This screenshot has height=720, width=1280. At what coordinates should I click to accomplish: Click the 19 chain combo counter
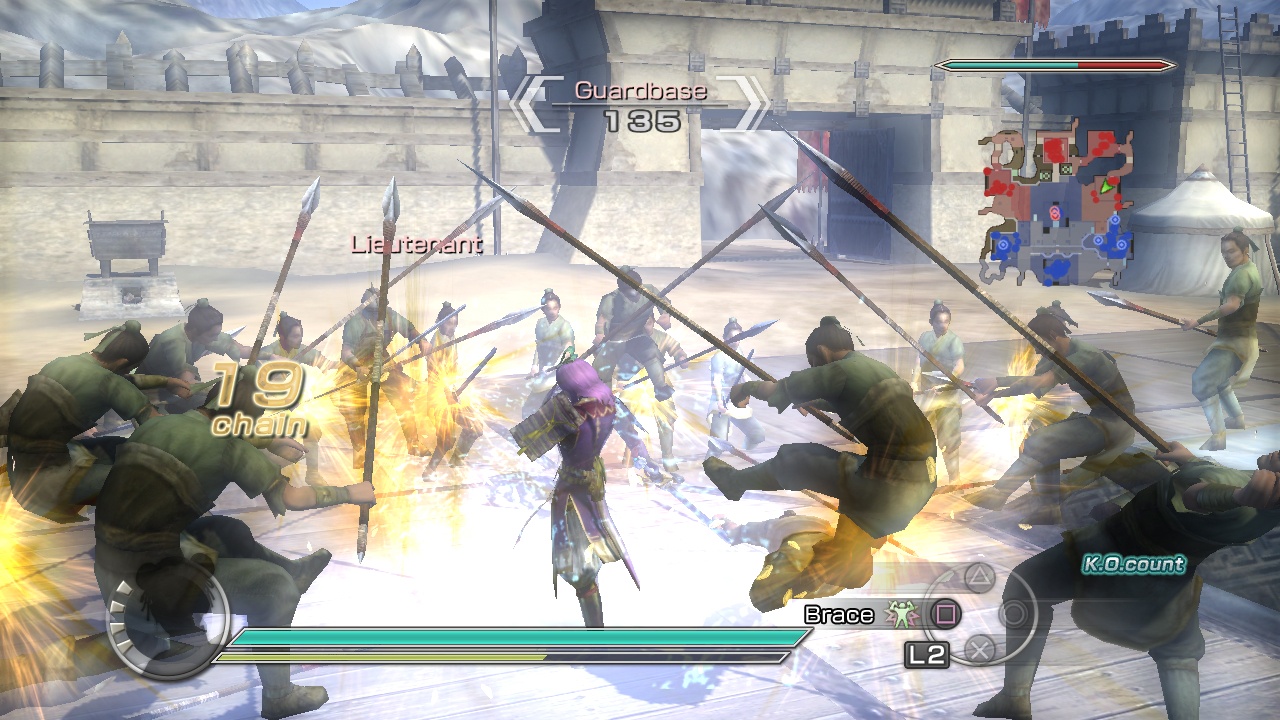click(x=260, y=398)
